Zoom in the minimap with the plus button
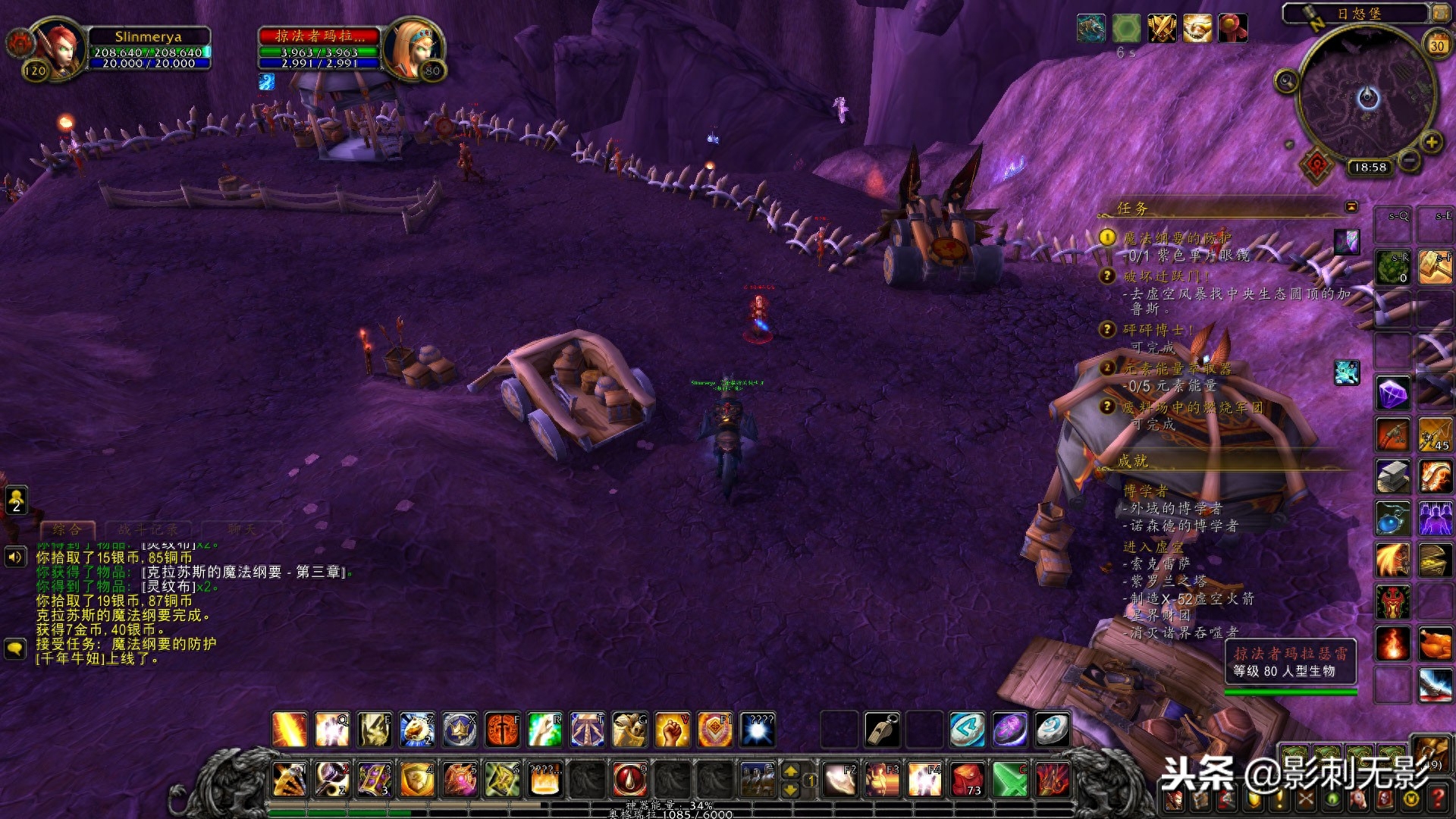Screen dimensions: 1456x819 point(1431,142)
